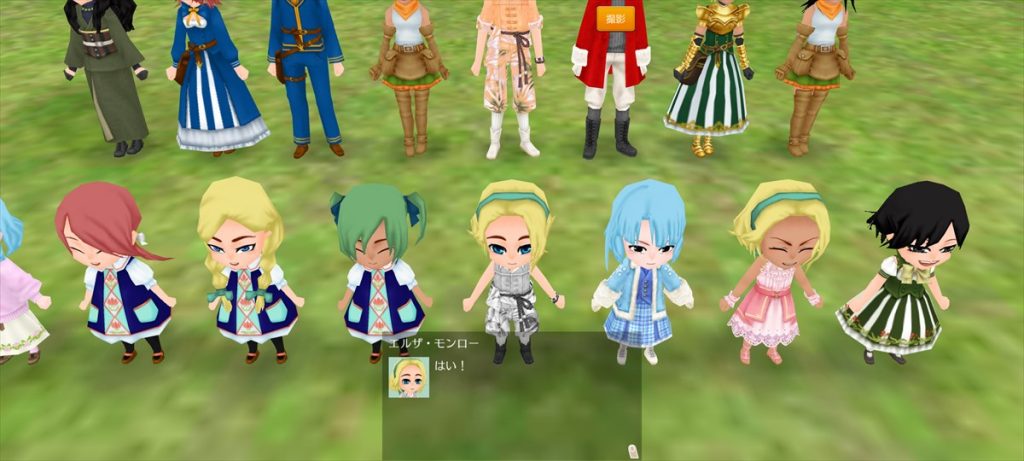1024x461 pixels.
Task: Advance the dialogue with the bottom-corner continue icon
Action: pos(631,450)
